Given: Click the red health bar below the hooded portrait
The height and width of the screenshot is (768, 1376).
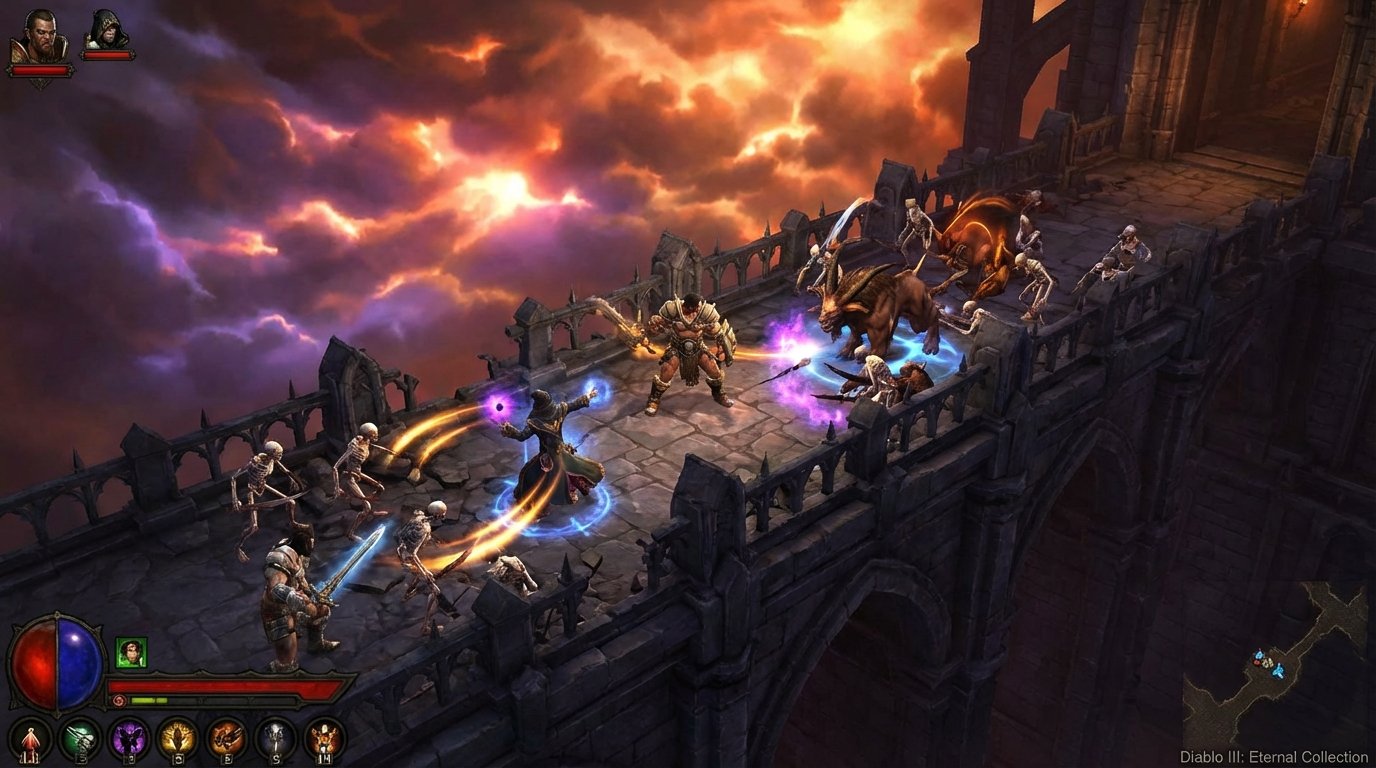Looking at the screenshot, I should (x=105, y=55).
